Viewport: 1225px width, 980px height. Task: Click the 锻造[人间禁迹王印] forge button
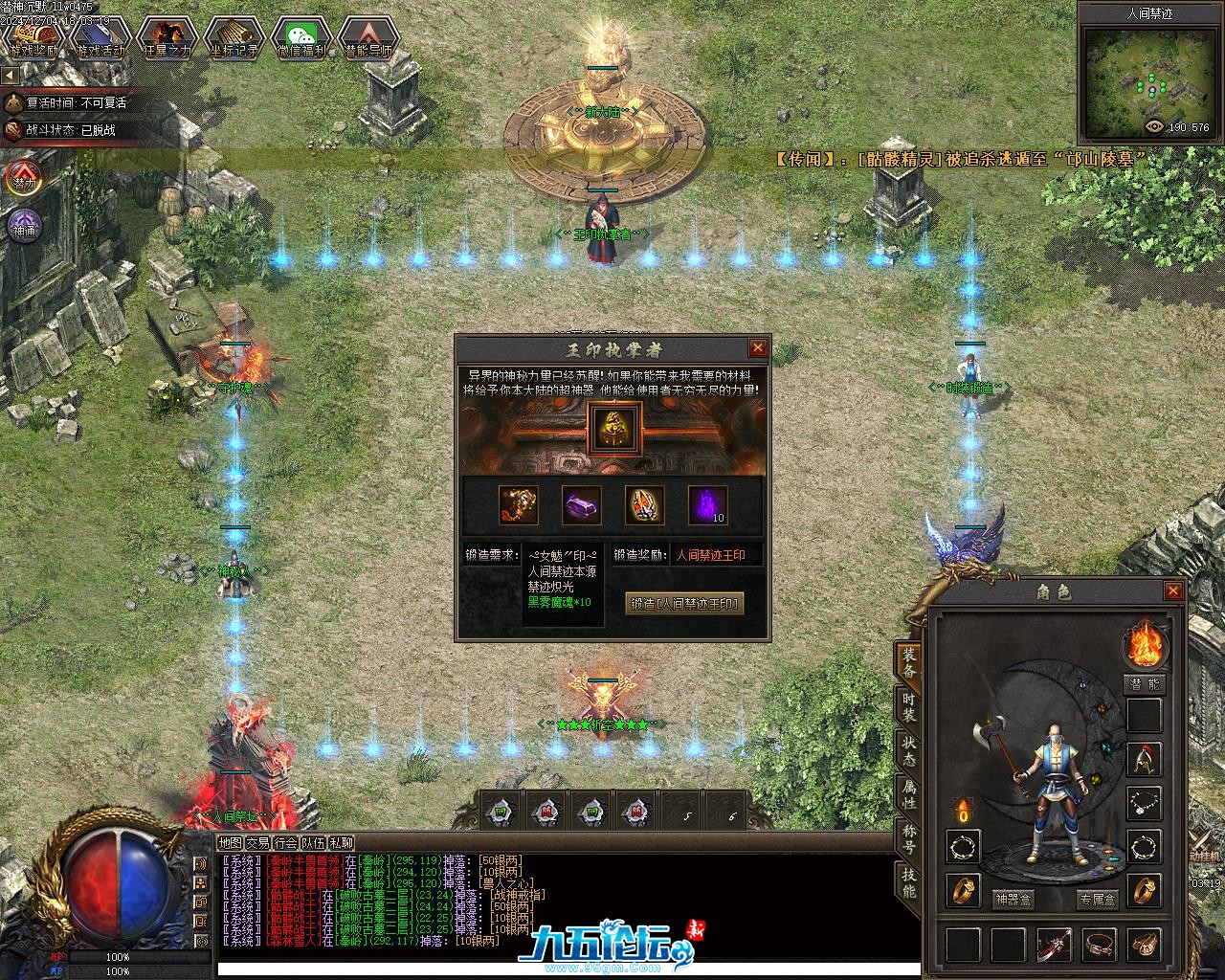685,604
